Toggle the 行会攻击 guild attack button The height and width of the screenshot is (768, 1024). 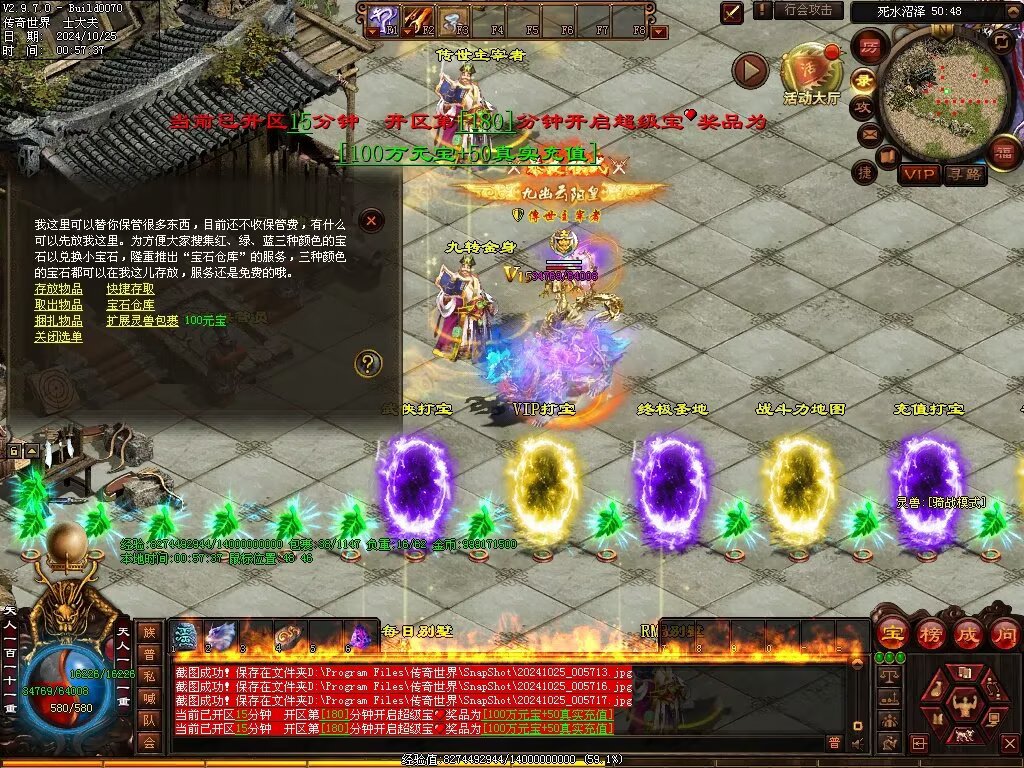point(808,11)
